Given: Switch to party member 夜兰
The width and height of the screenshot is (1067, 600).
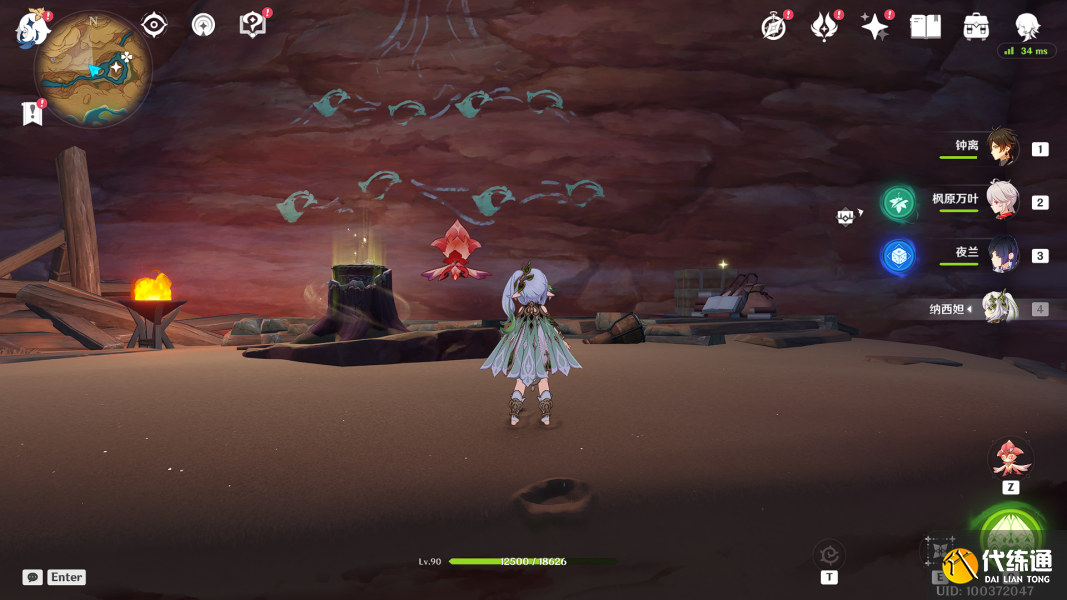Looking at the screenshot, I should [1003, 254].
